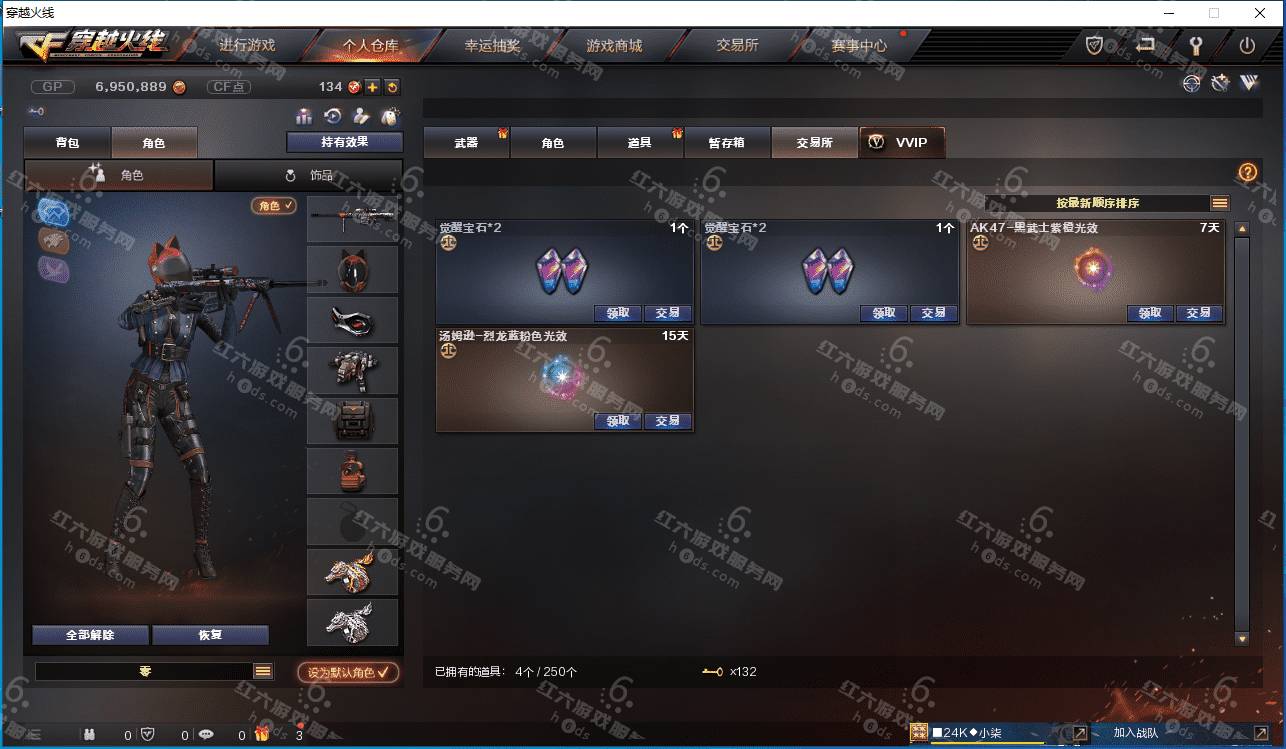Viewport: 1286px width, 749px height.
Task: Switch to the VVIP tab
Action: (901, 143)
